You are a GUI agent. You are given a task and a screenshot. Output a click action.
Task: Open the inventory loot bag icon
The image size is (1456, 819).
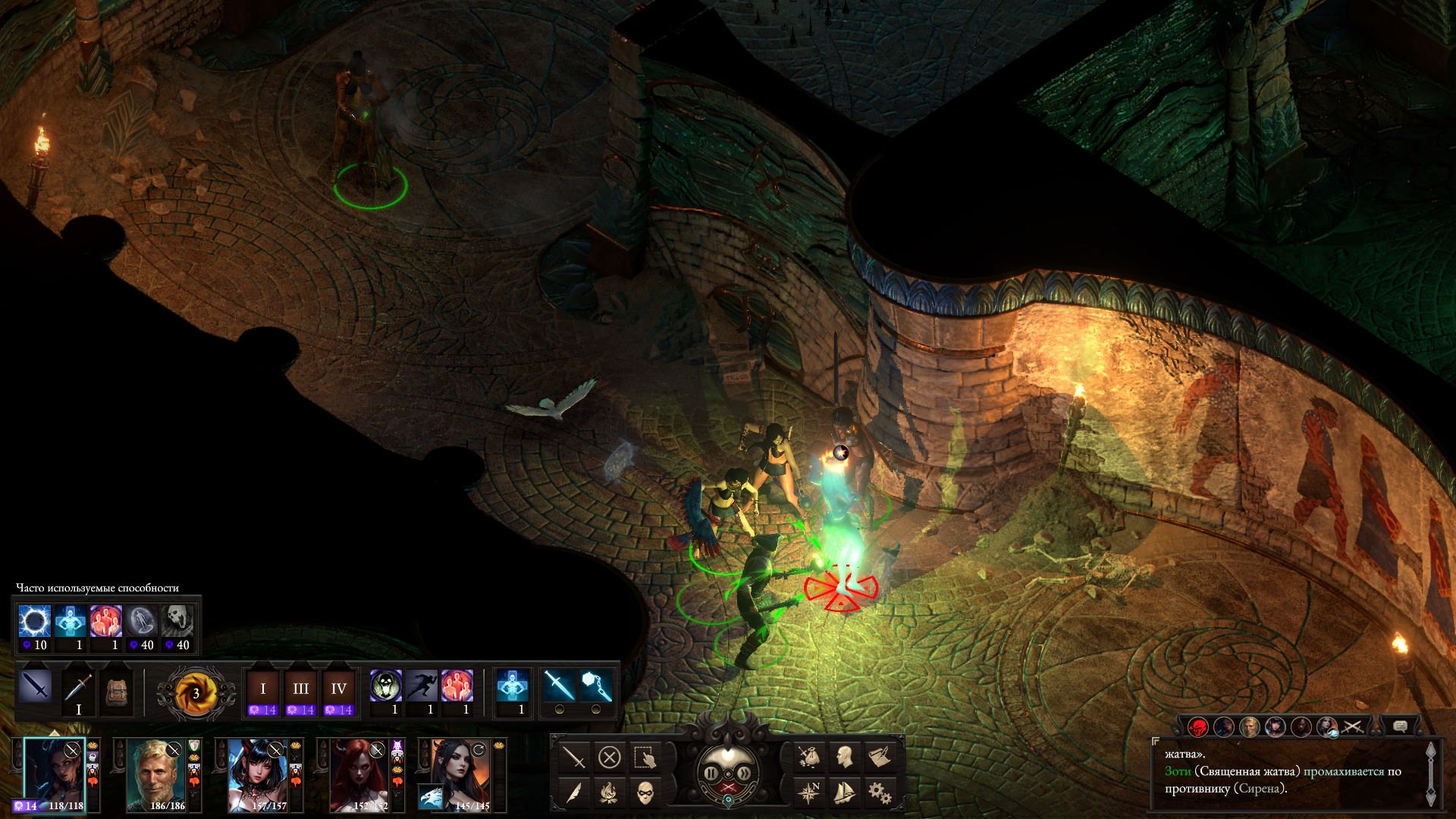pyautogui.click(x=808, y=757)
